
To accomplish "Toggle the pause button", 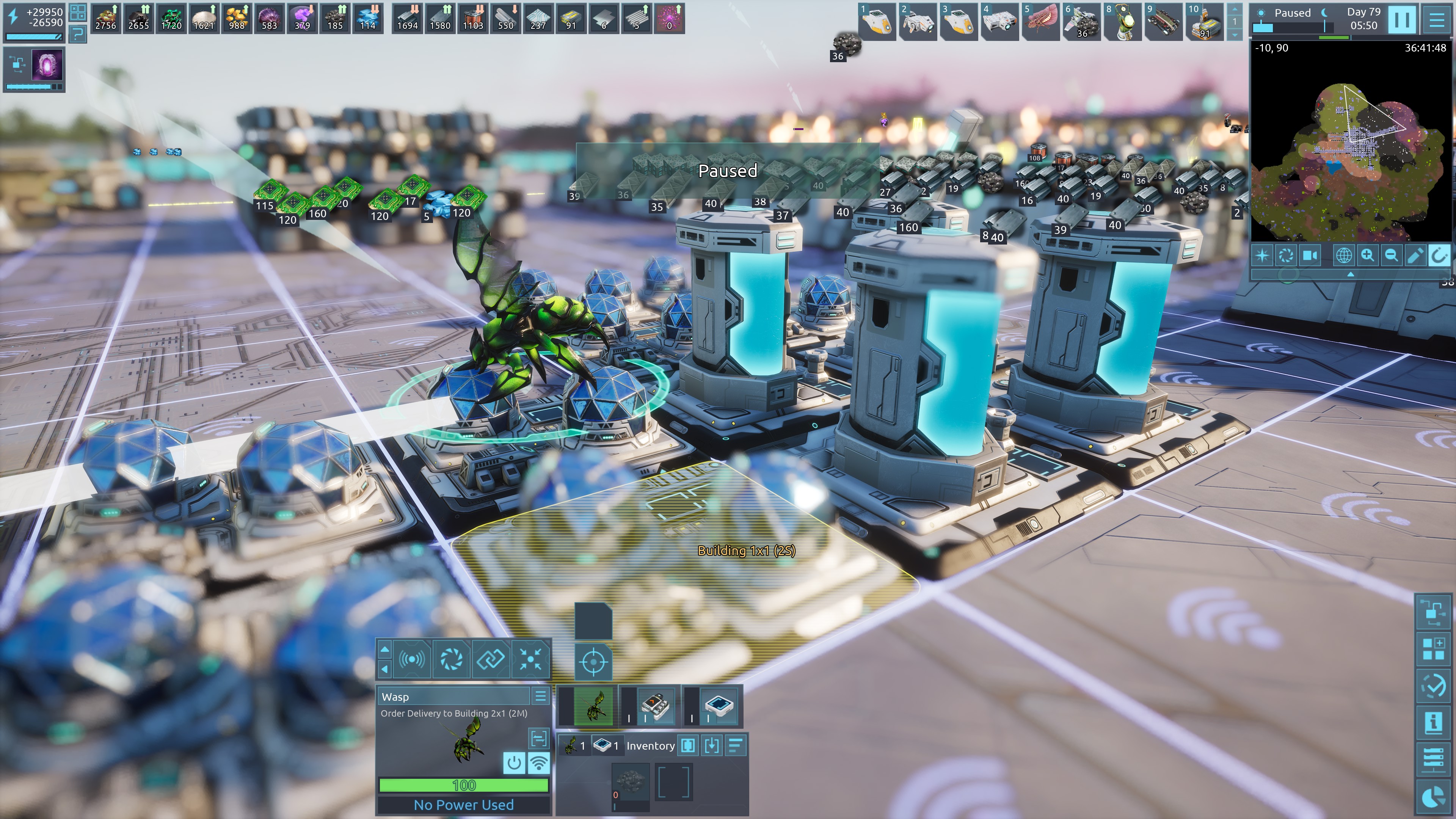I will tap(1402, 19).
